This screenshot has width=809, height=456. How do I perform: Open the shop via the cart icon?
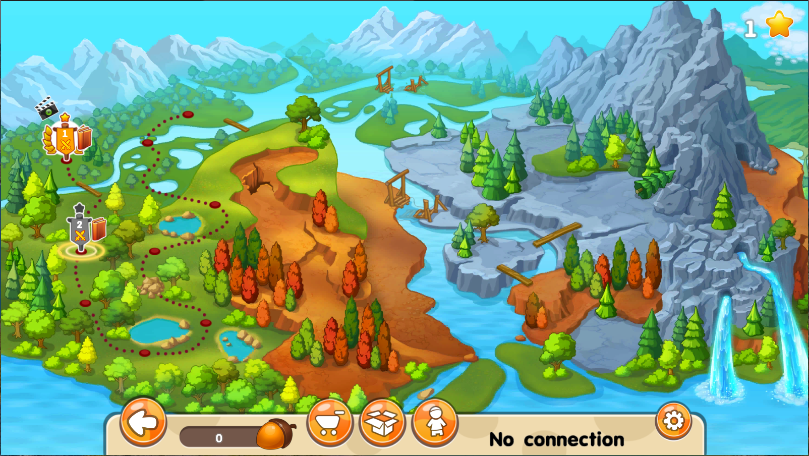[x=330, y=423]
